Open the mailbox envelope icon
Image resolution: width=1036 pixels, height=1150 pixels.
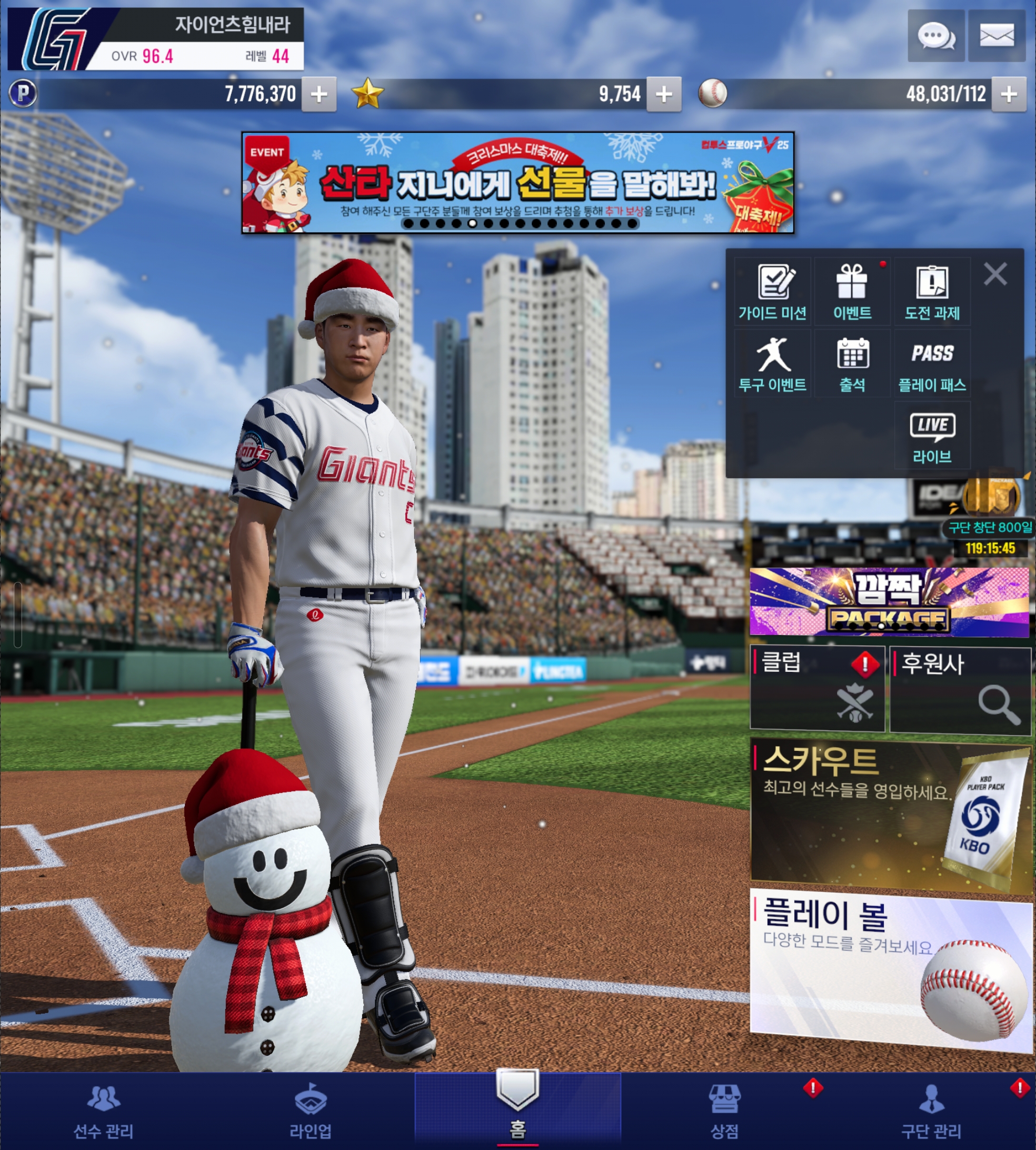pos(996,36)
